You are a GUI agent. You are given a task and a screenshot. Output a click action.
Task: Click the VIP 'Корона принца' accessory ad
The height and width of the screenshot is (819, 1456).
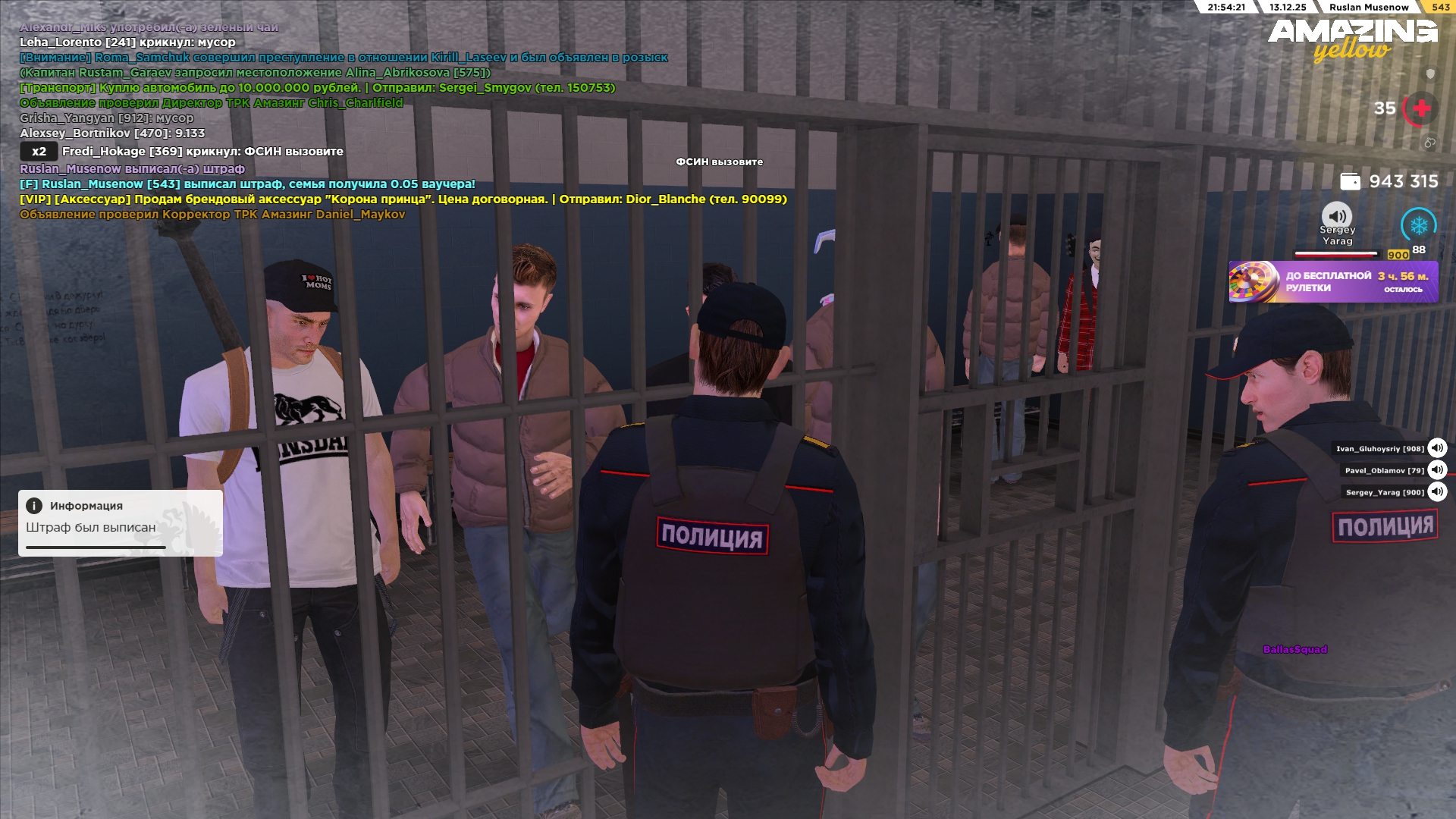[403, 199]
